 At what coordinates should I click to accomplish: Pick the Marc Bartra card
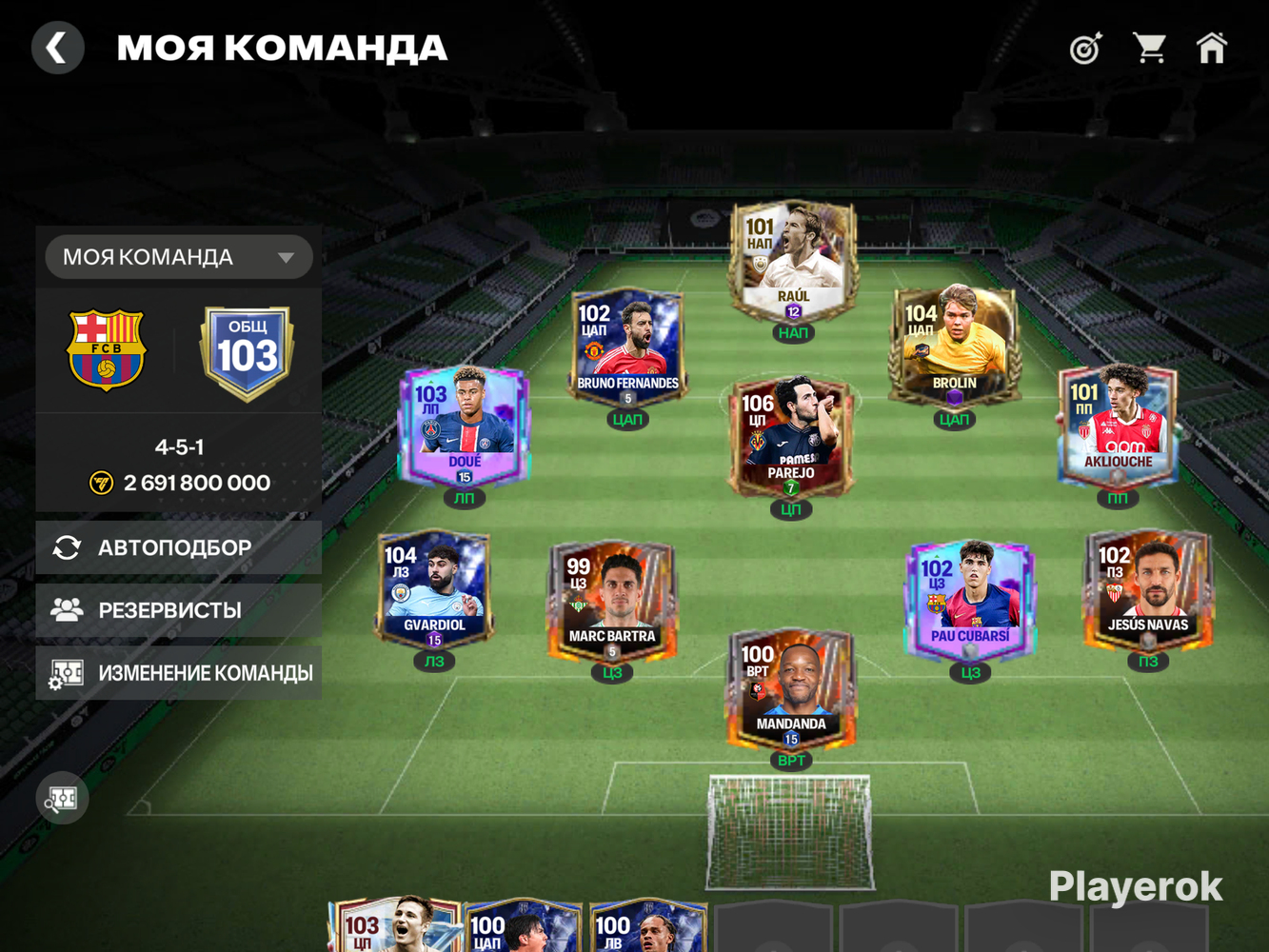pos(612,600)
